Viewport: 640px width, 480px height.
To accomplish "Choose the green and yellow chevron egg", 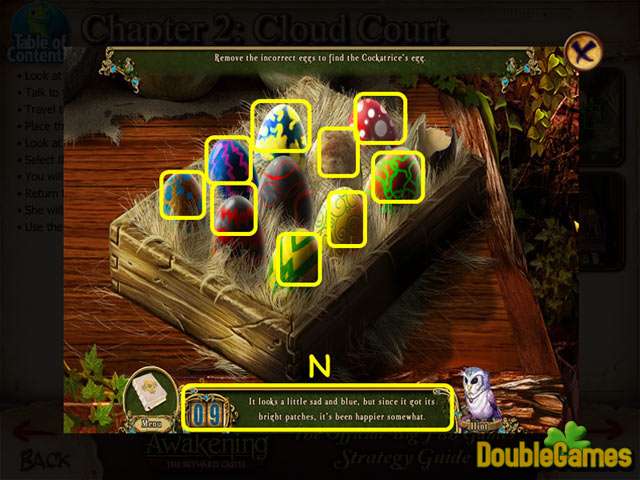I will tap(297, 257).
